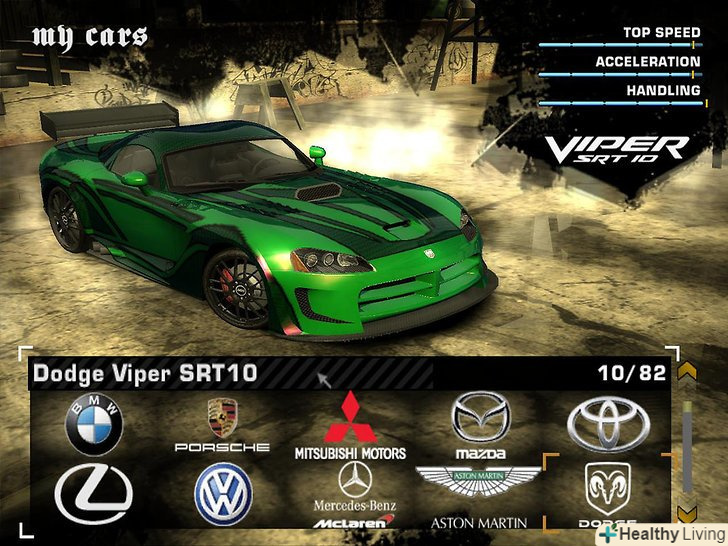The height and width of the screenshot is (546, 728).
Task: Select the BMW manufacturer logo
Action: coord(94,424)
